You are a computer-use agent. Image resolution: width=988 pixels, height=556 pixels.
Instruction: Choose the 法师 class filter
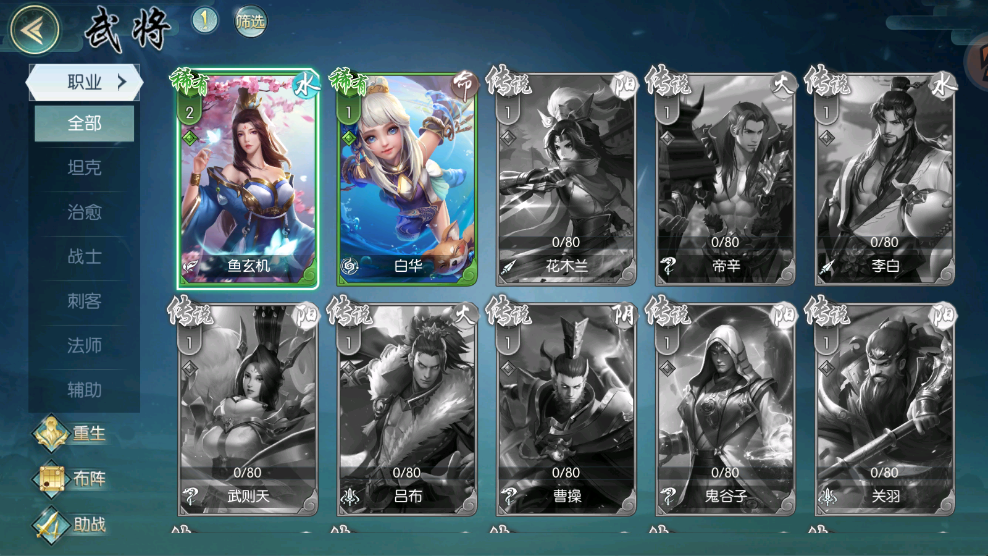(x=85, y=345)
